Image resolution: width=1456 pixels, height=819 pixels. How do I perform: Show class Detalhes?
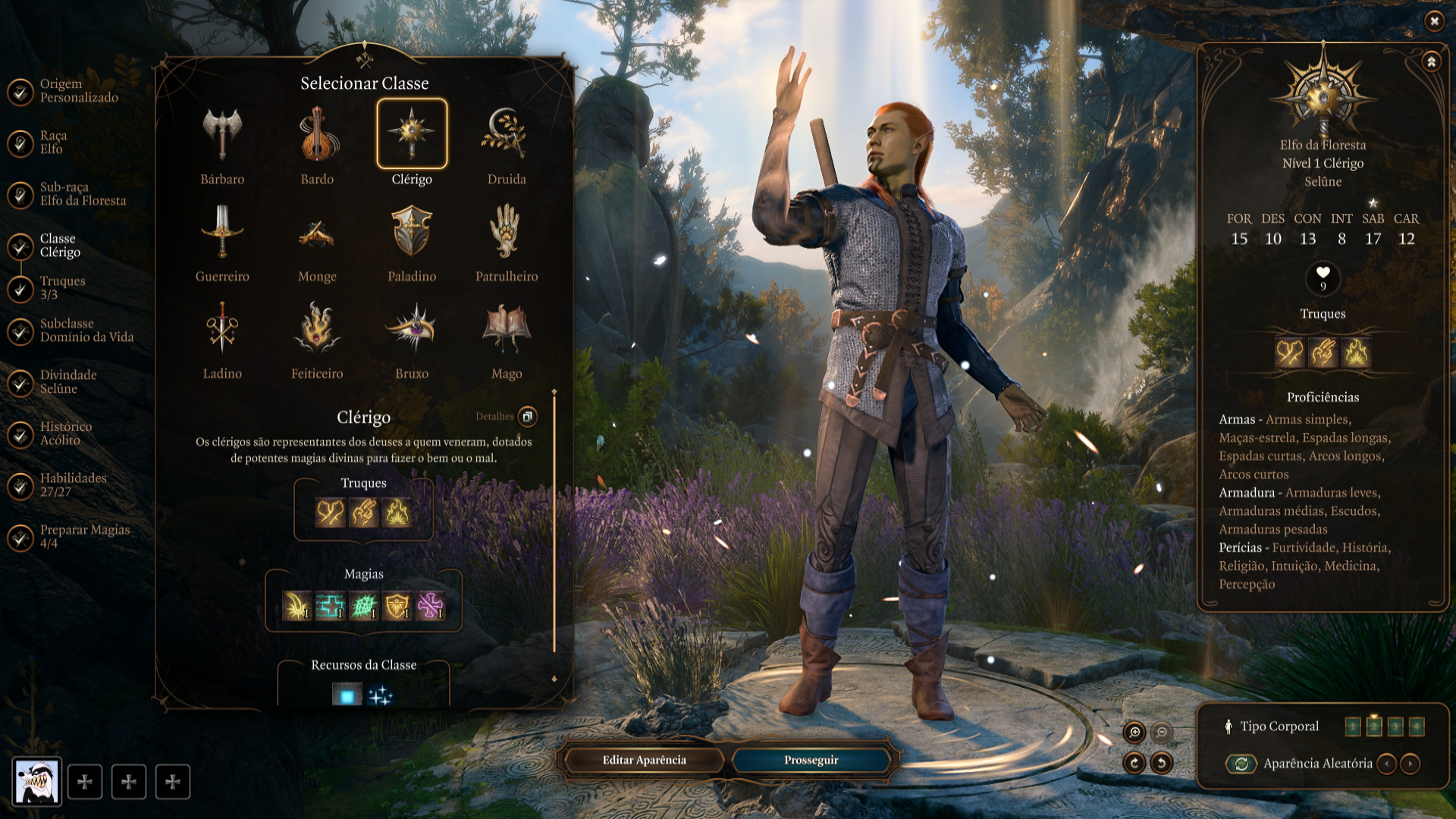click(527, 416)
